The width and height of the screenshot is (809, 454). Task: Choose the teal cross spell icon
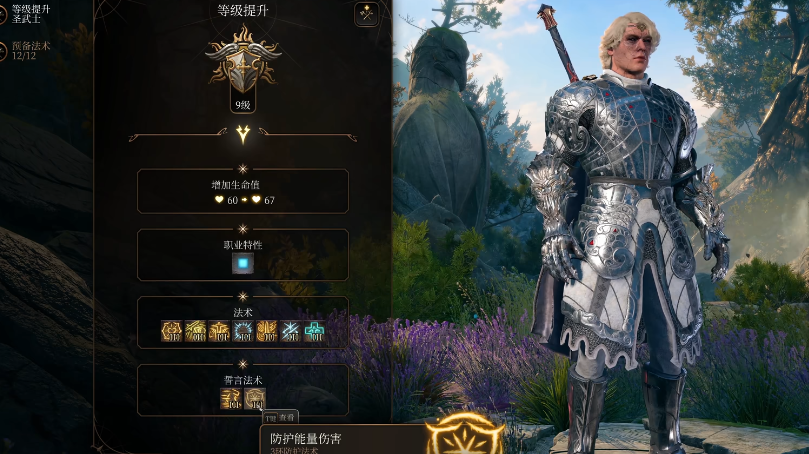[x=314, y=331]
